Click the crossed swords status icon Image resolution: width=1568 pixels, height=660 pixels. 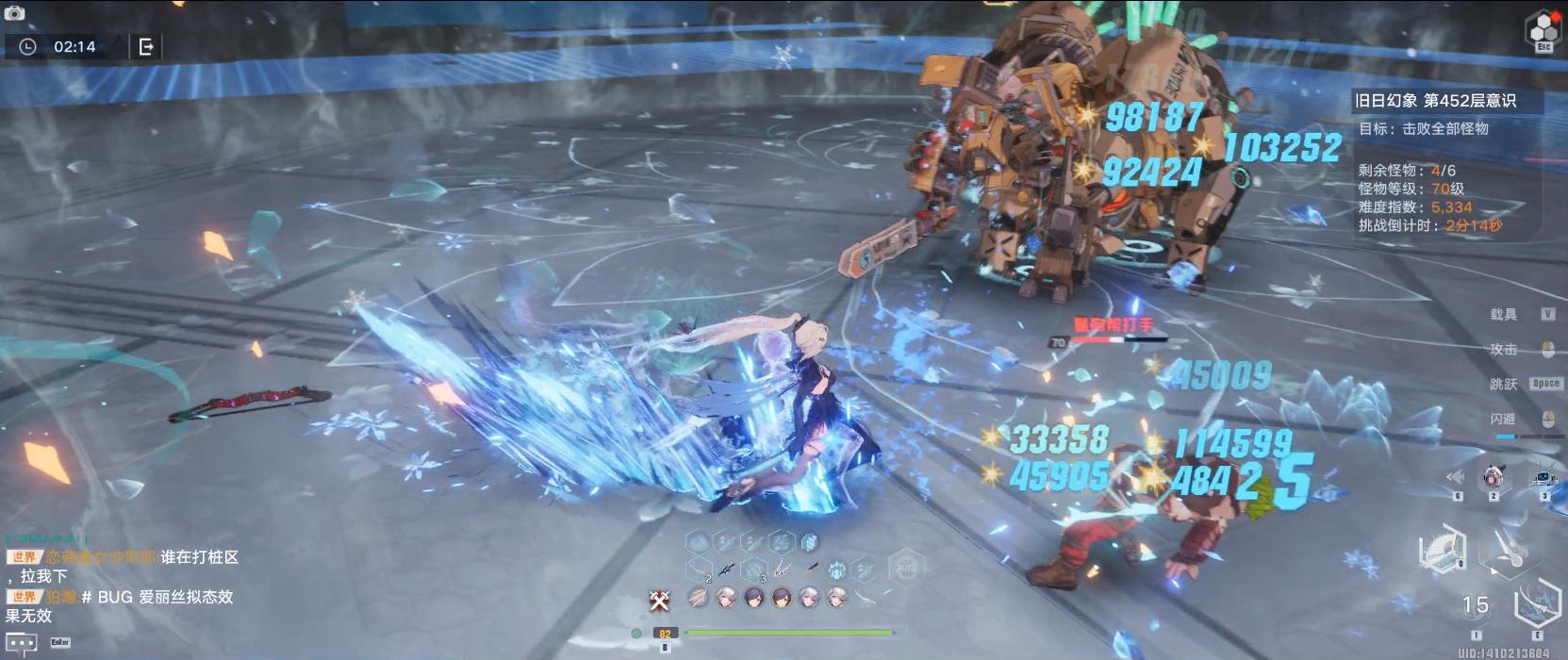pos(659,598)
